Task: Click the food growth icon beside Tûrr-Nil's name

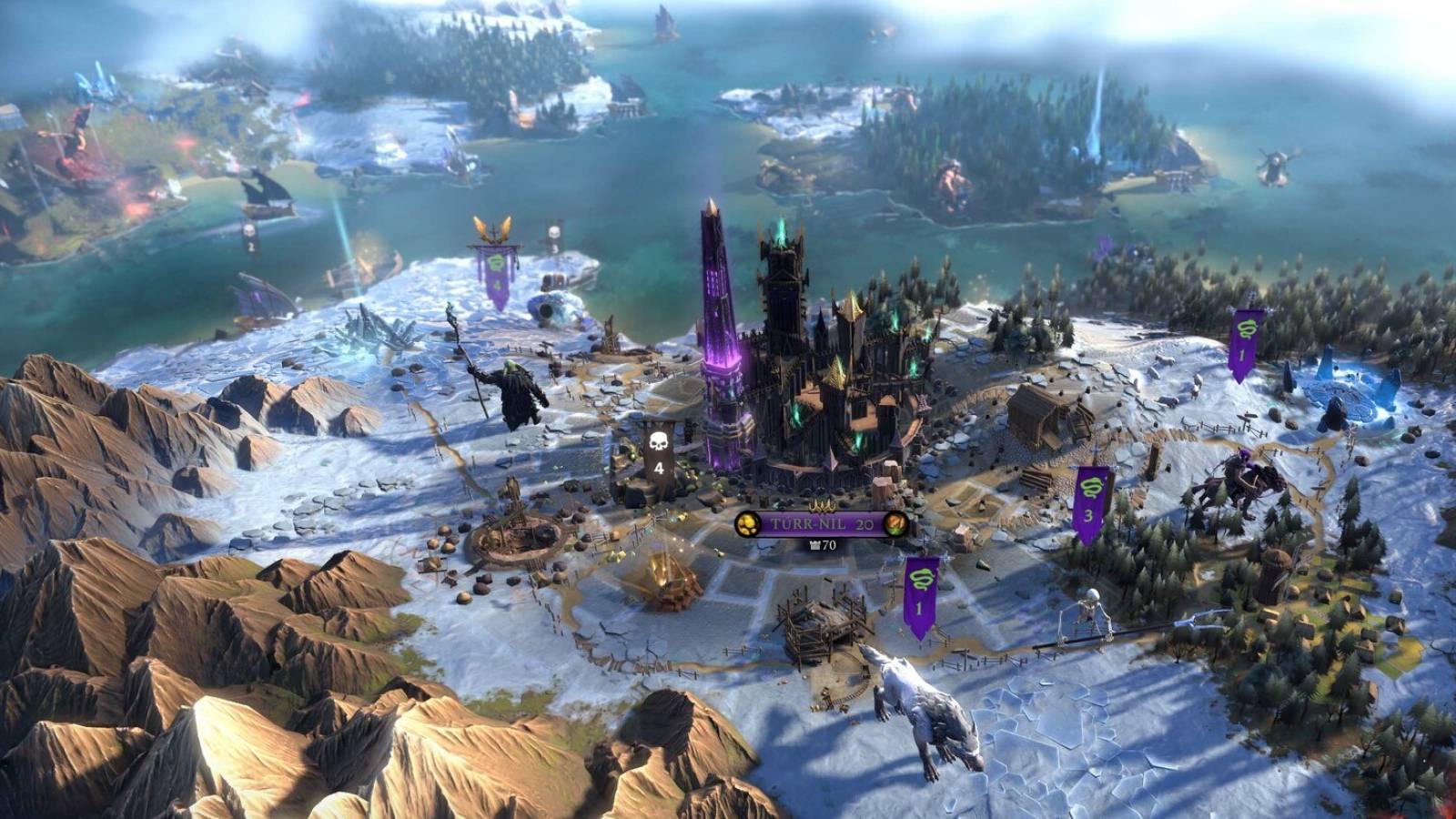Action: tap(895, 524)
